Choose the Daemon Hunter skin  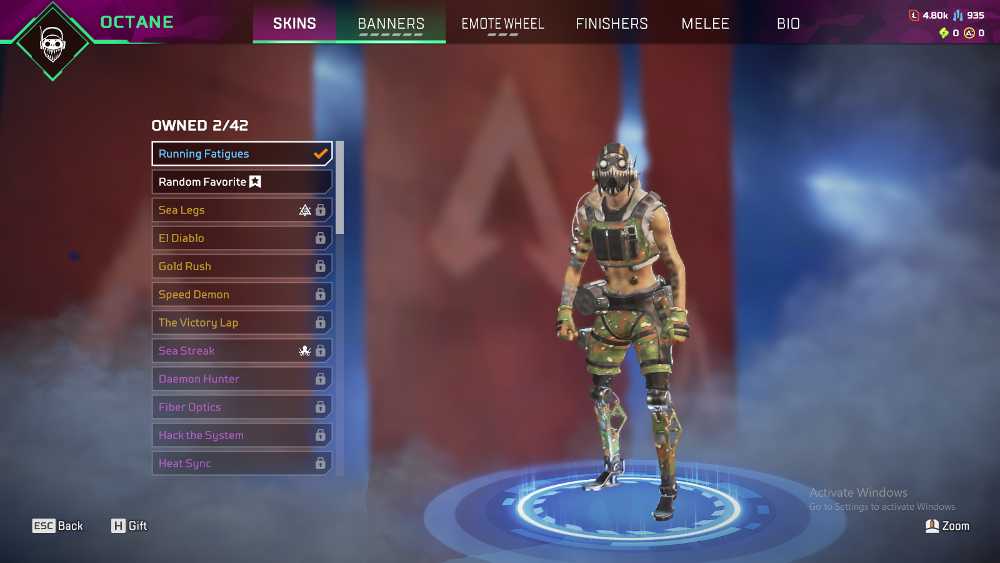[x=241, y=379]
